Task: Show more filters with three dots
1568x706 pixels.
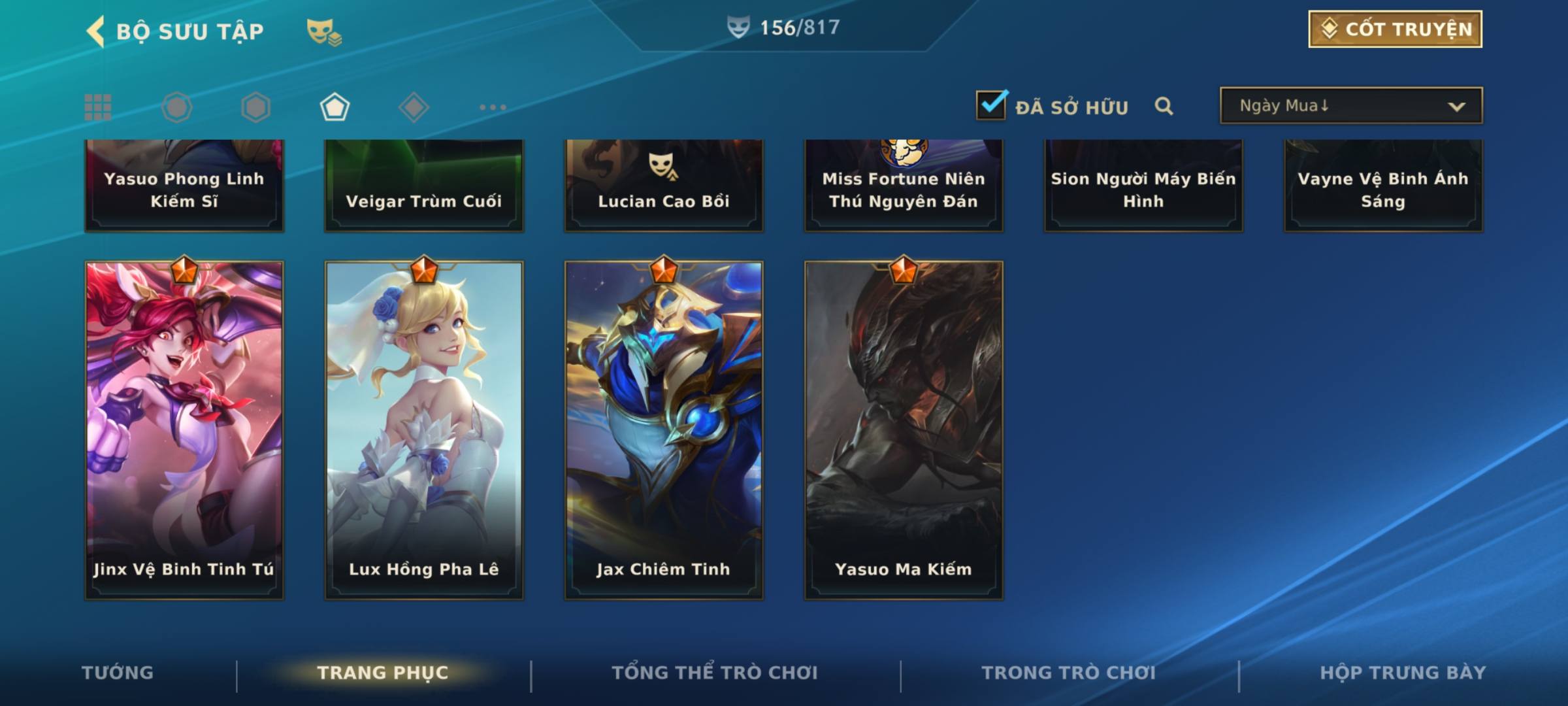Action: click(493, 107)
